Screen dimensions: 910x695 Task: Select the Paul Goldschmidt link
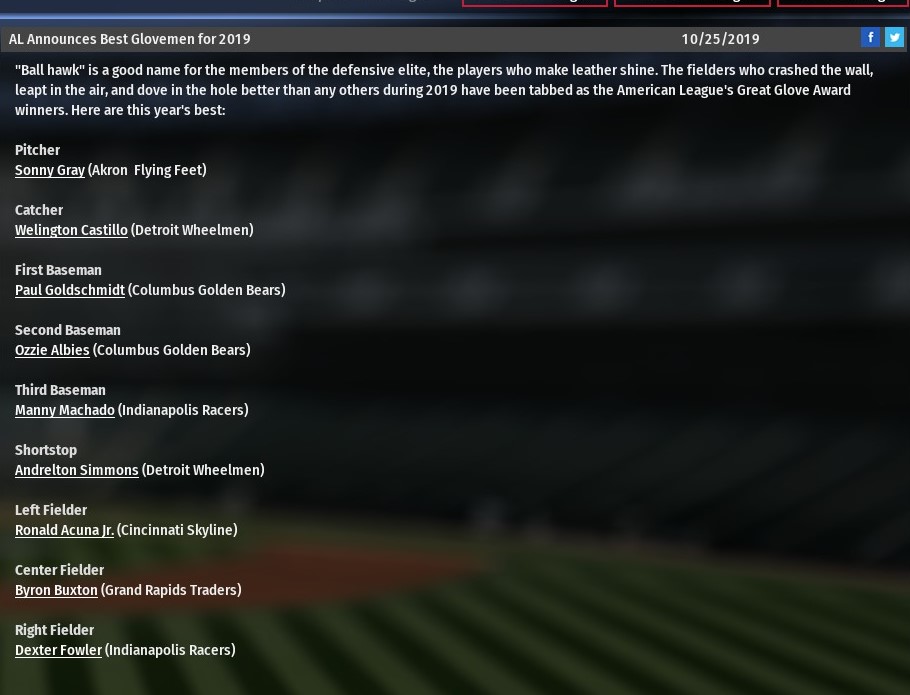[70, 290]
